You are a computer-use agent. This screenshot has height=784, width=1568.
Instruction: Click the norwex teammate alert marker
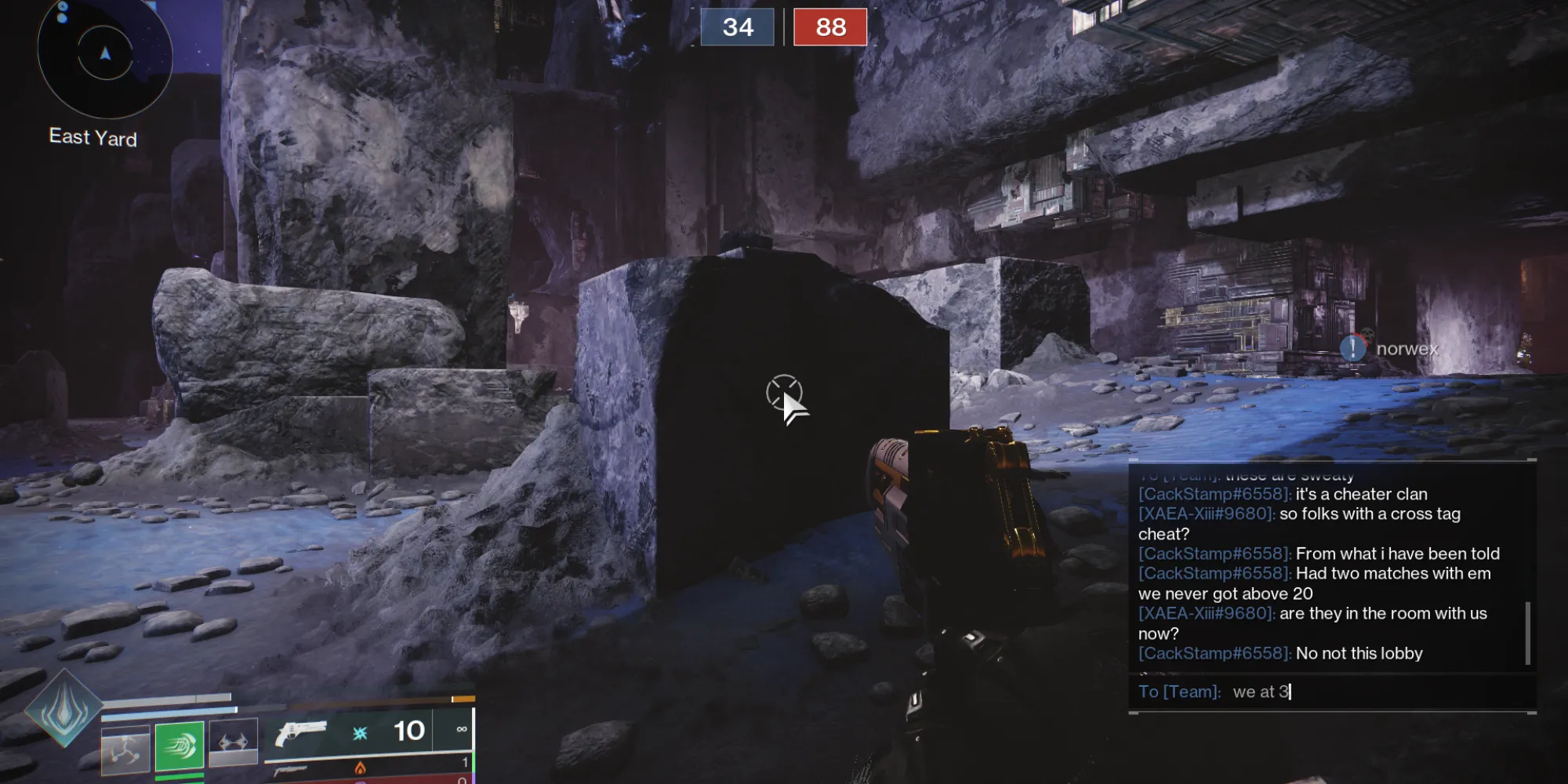point(1353,347)
